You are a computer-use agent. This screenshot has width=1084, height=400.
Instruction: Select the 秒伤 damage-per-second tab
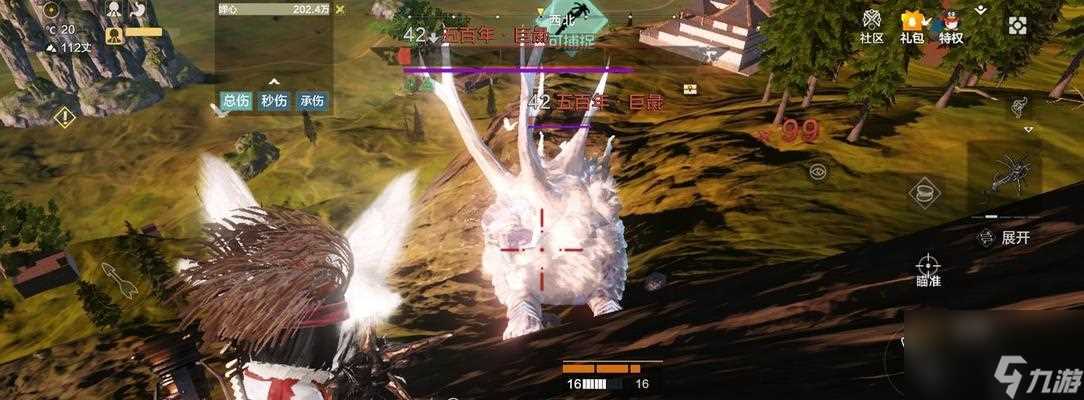pos(274,100)
